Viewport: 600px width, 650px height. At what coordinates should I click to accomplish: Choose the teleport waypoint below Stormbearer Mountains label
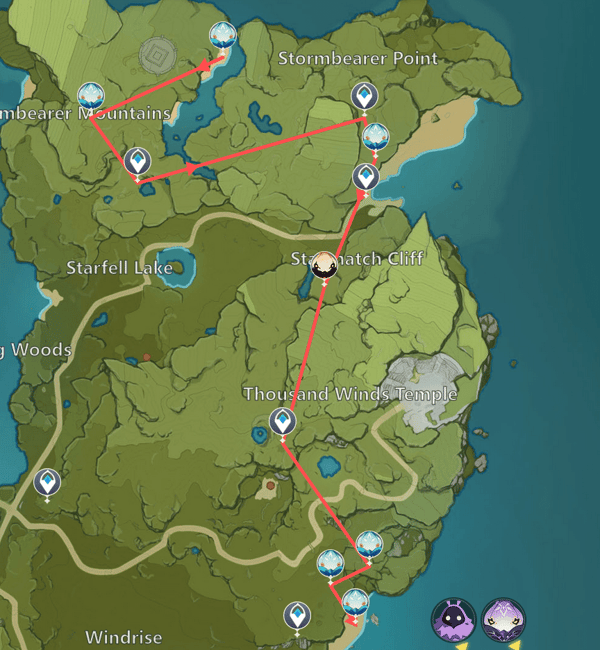[x=138, y=160]
